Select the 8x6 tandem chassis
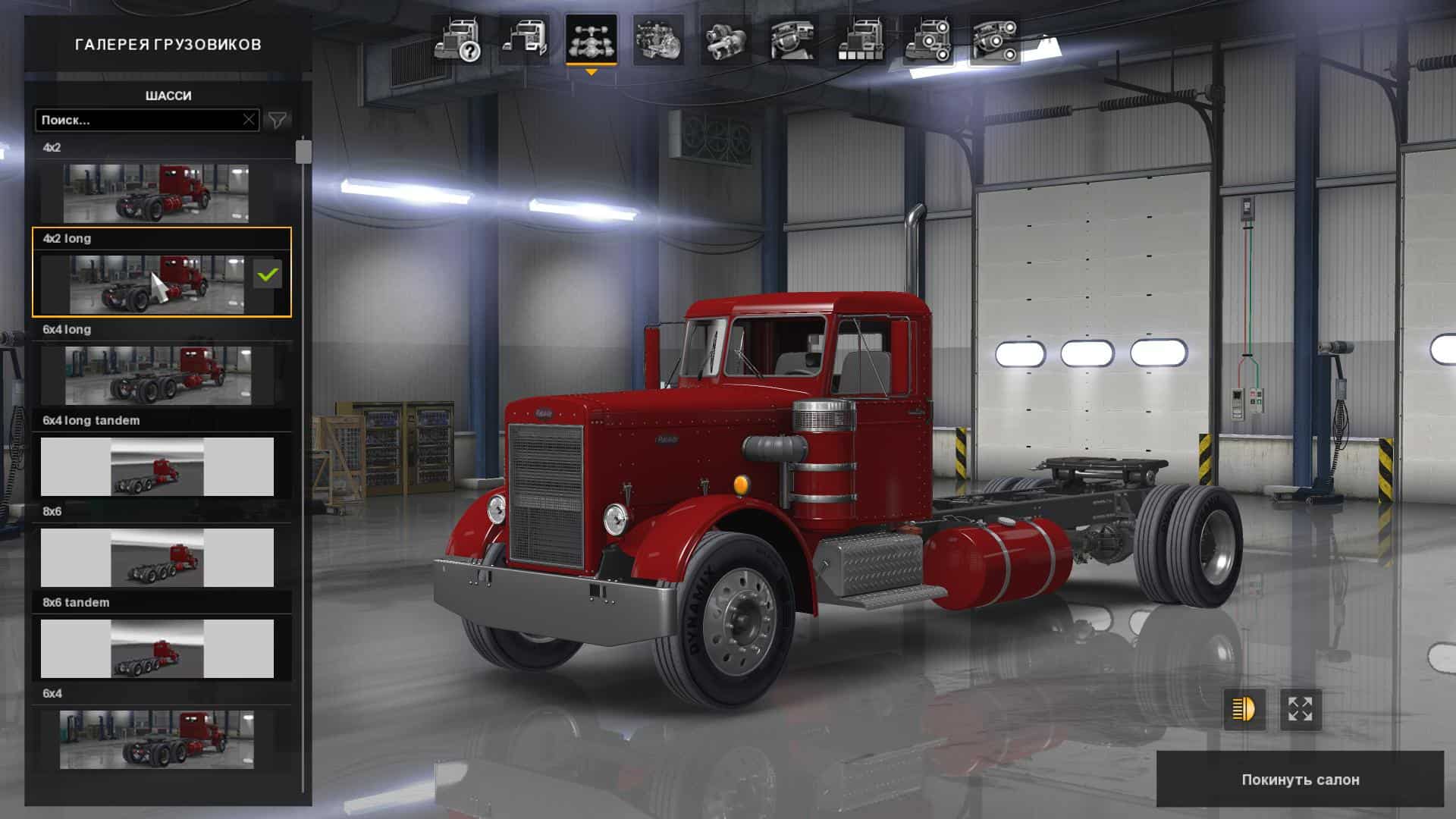This screenshot has height=819, width=1456. click(157, 648)
